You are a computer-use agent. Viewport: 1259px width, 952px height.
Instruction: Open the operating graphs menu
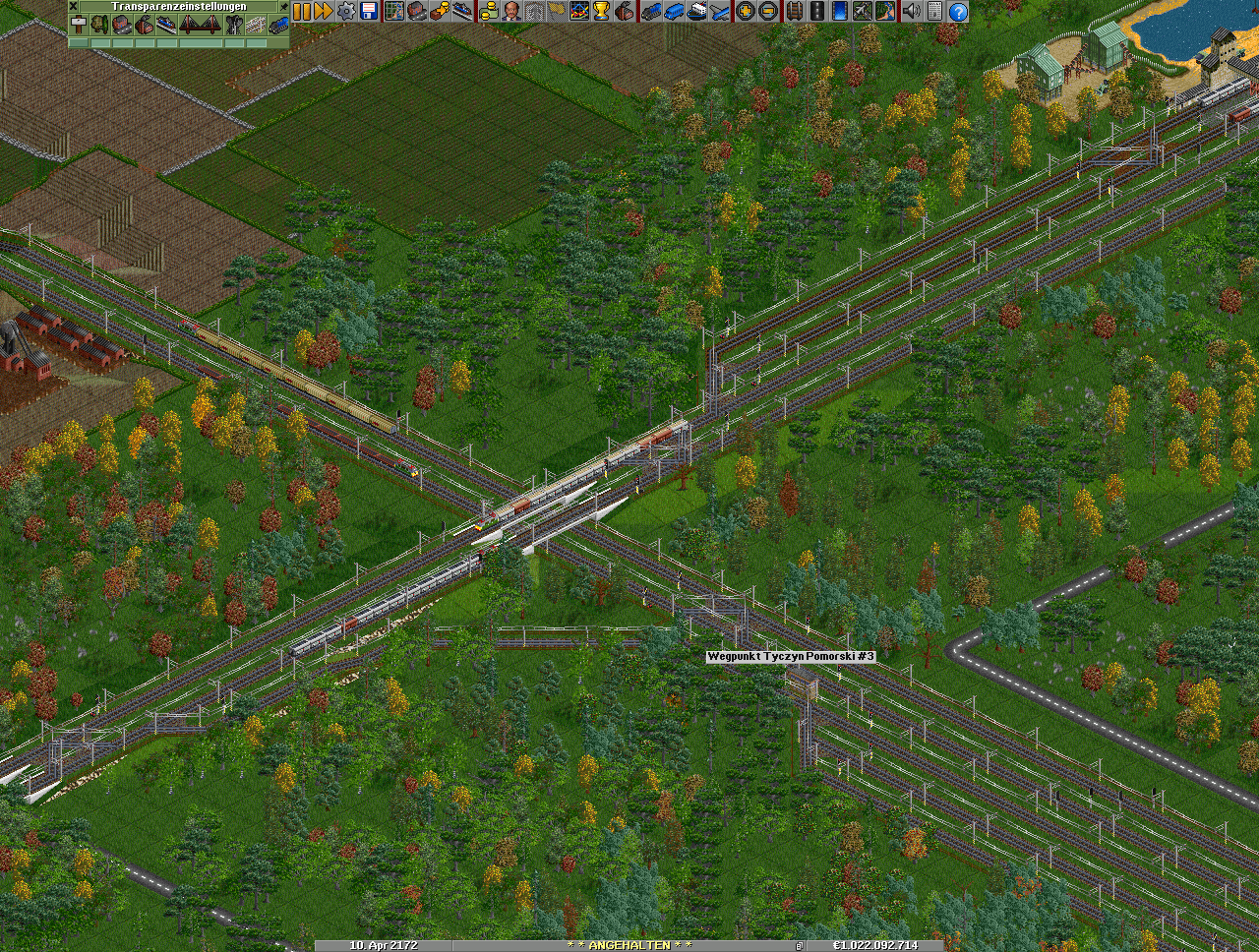[579, 11]
